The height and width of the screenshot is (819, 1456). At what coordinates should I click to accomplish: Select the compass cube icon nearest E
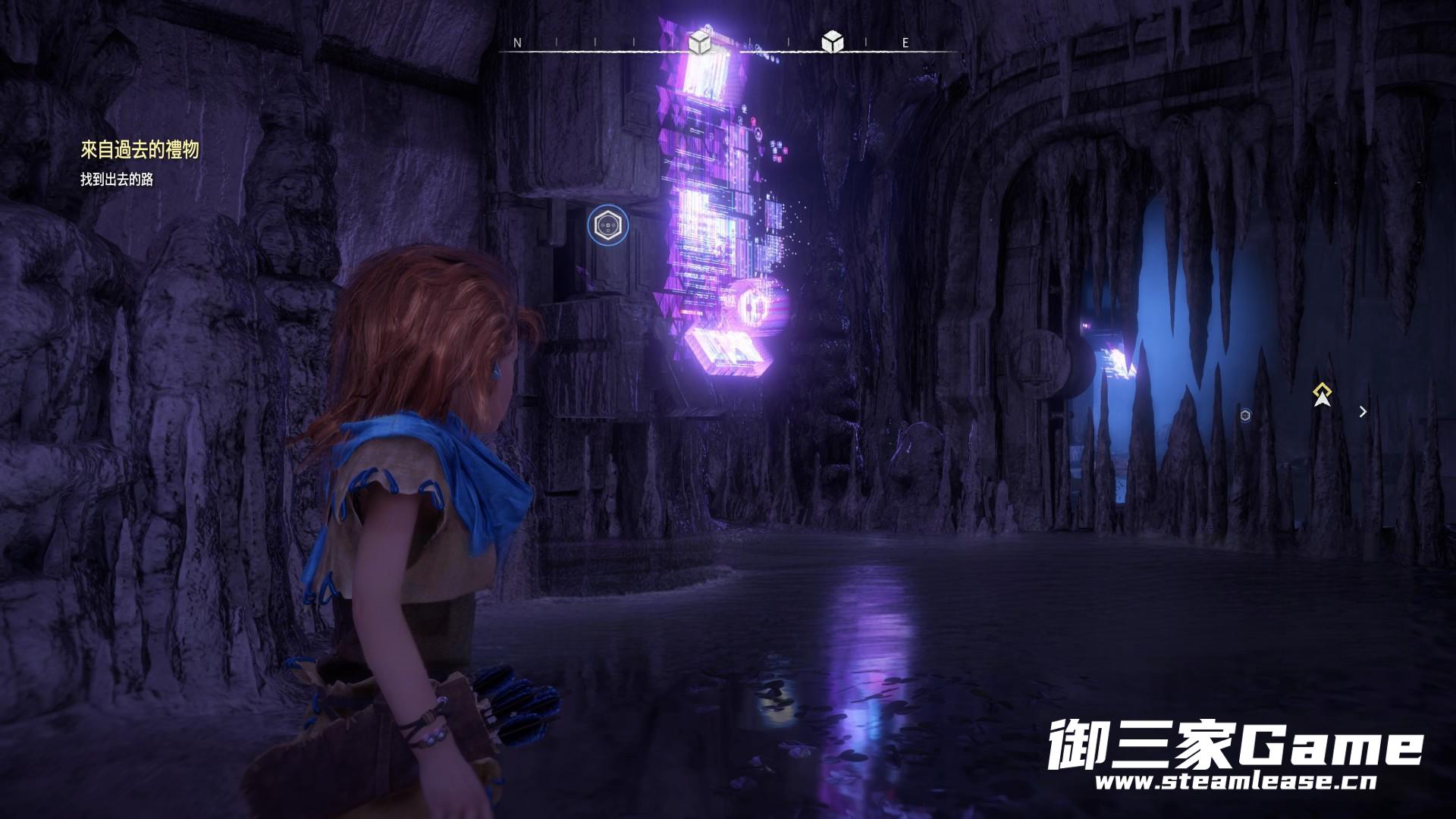[833, 42]
